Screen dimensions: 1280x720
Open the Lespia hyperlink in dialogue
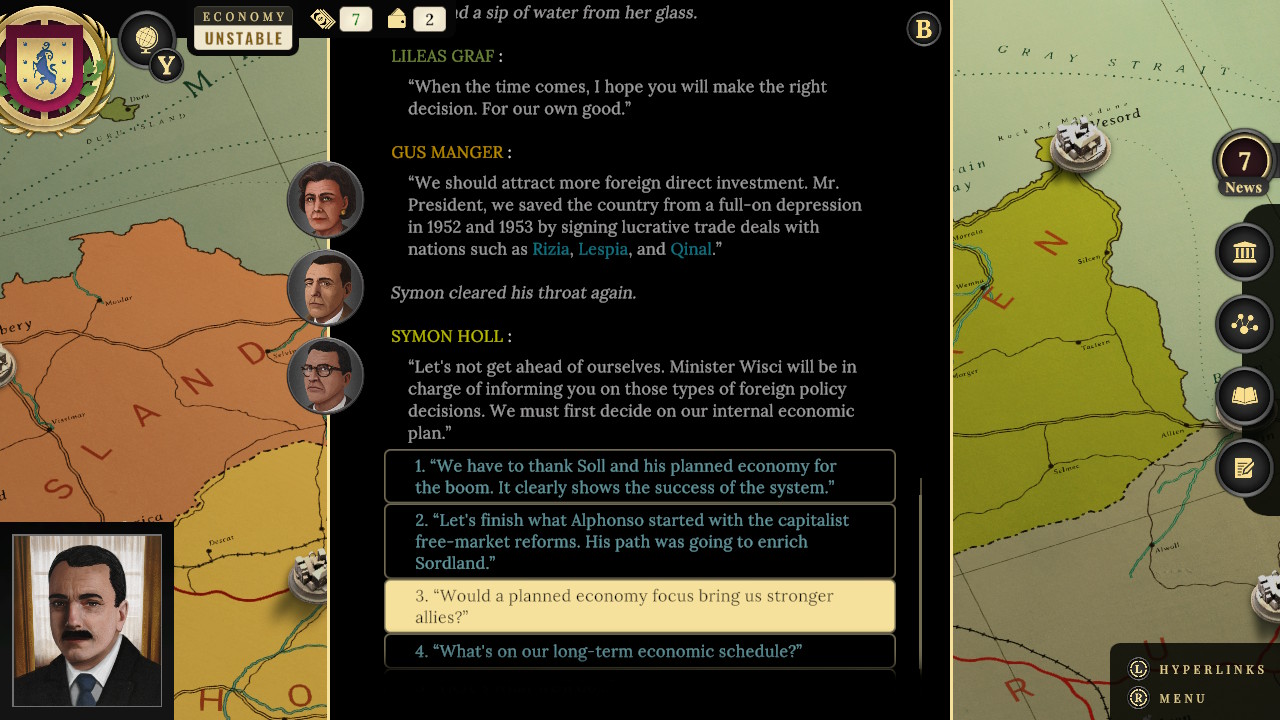click(x=603, y=249)
